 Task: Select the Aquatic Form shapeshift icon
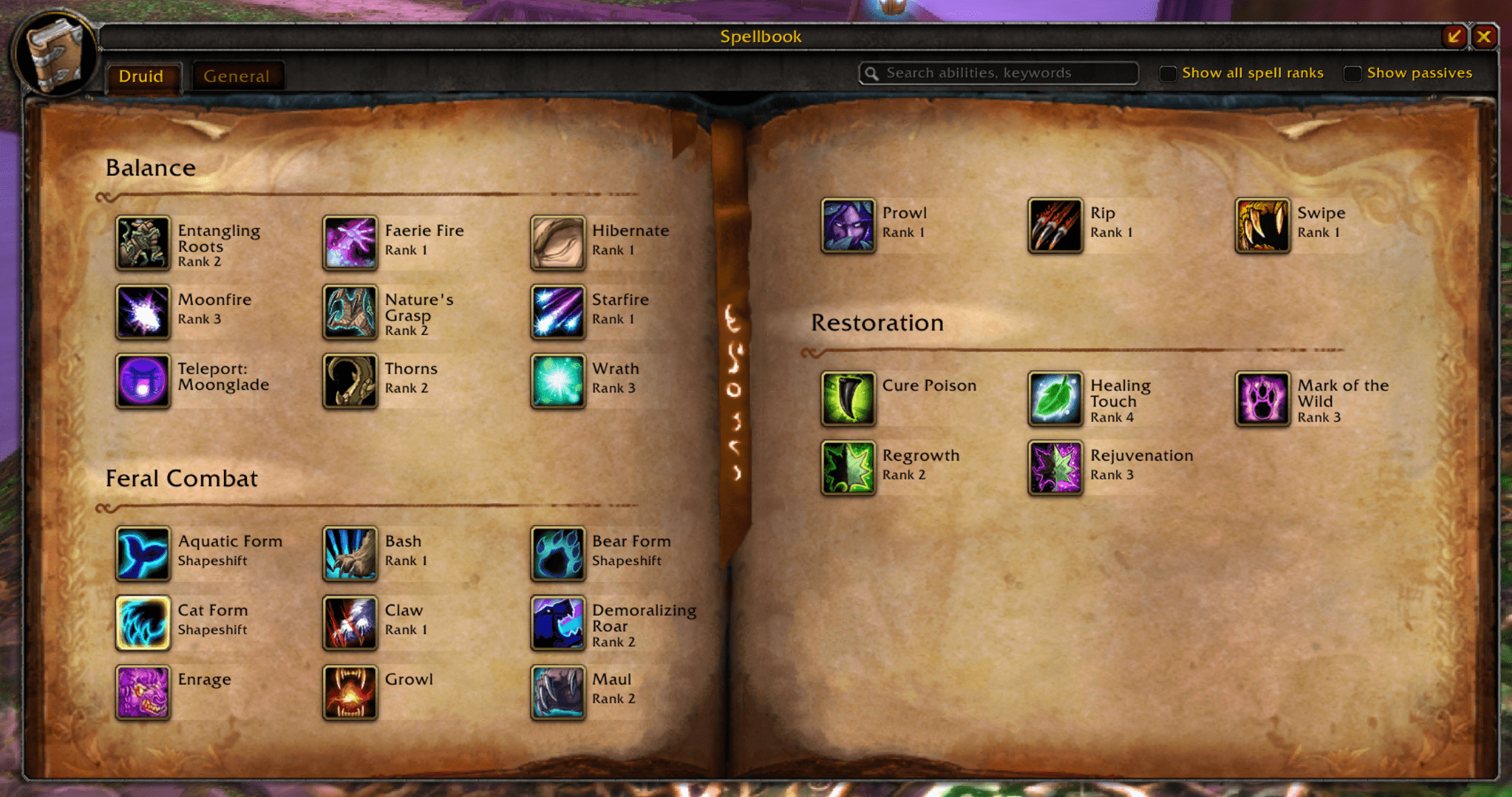142,554
